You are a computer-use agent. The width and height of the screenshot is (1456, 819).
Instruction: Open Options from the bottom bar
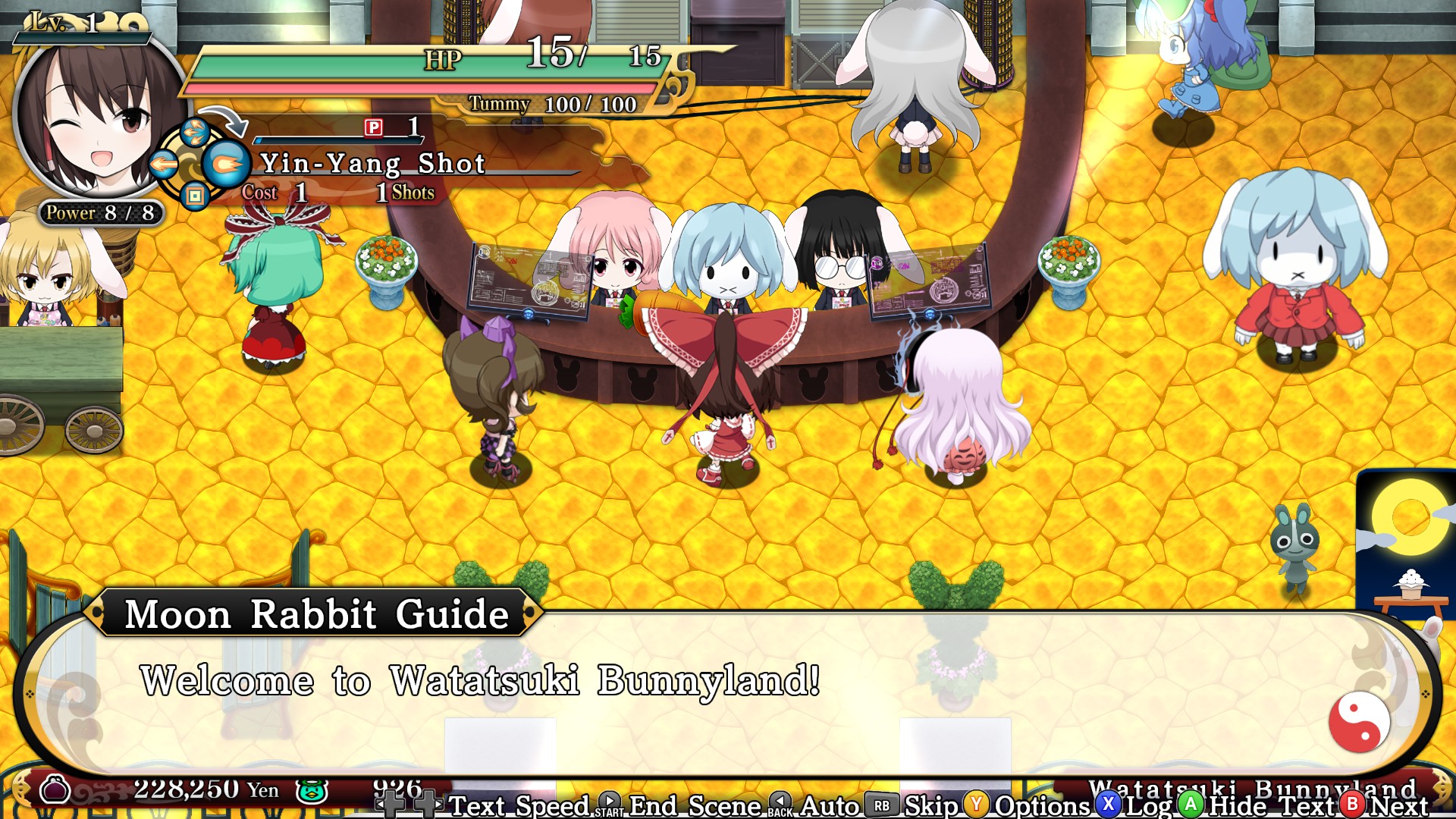1042,805
